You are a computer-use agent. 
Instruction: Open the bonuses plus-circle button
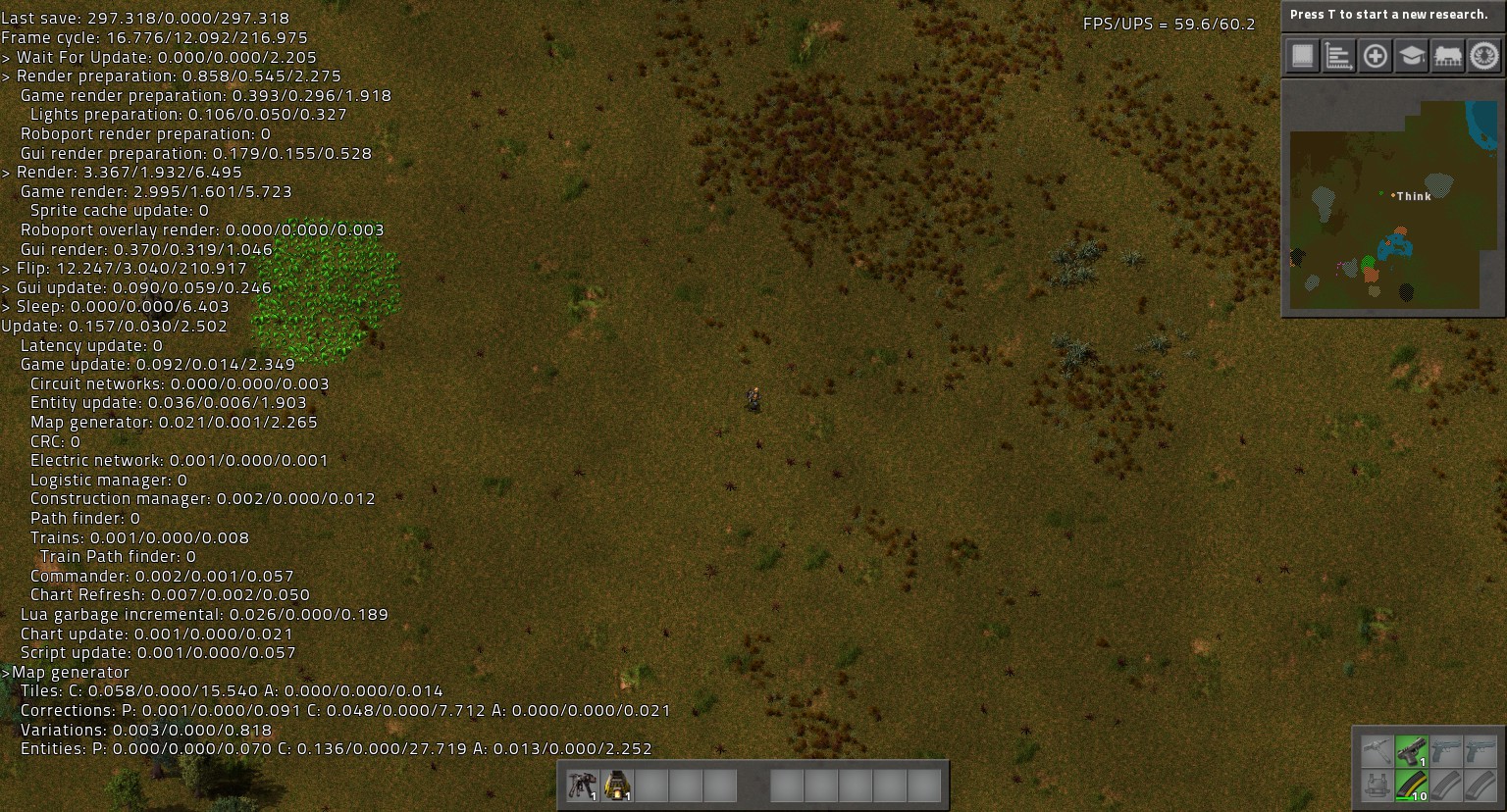(1376, 56)
